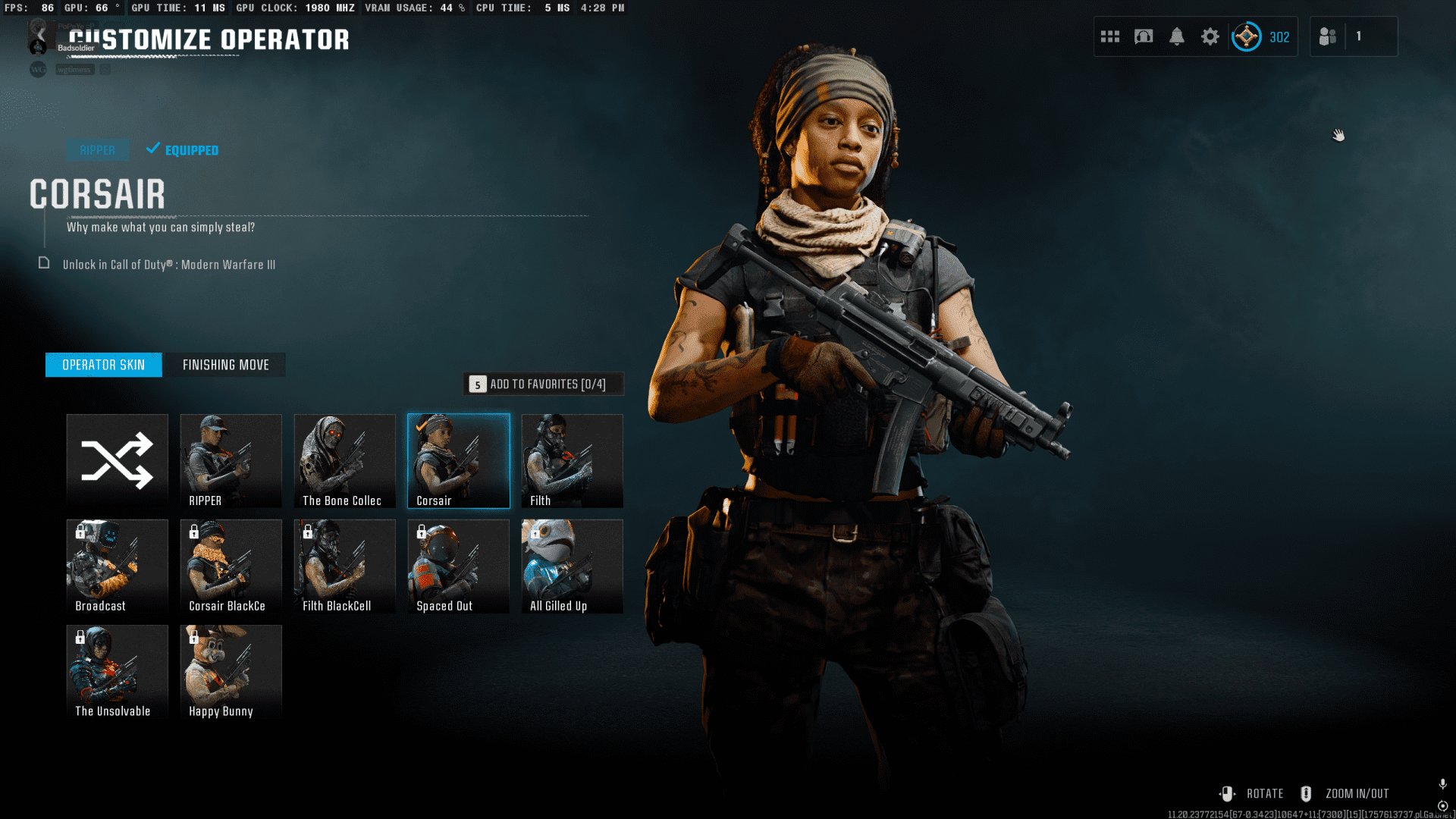Switch to the Finishing Move tab

(x=225, y=365)
